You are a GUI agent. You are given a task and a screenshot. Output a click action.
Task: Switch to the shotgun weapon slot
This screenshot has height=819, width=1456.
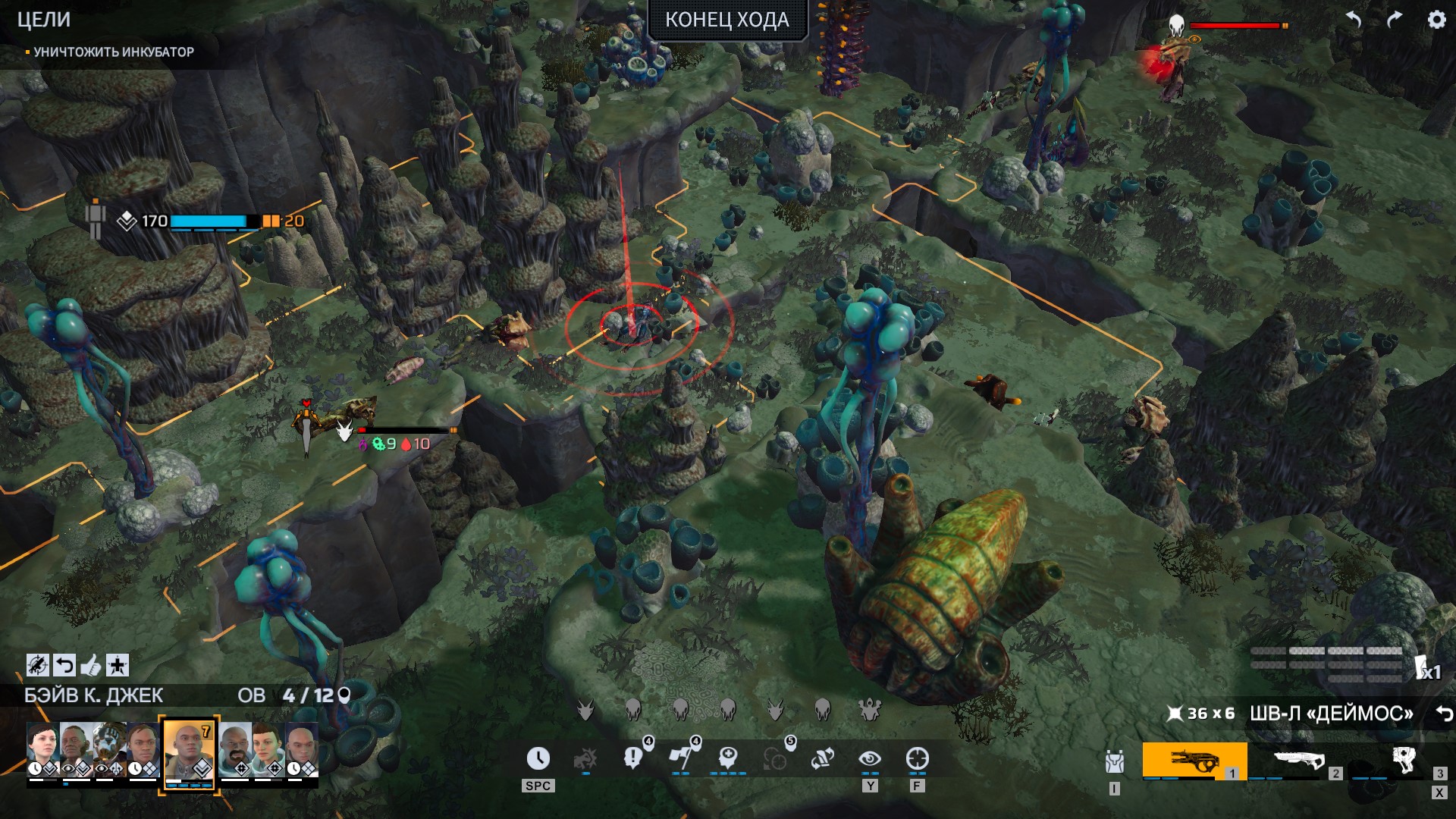click(x=1298, y=761)
